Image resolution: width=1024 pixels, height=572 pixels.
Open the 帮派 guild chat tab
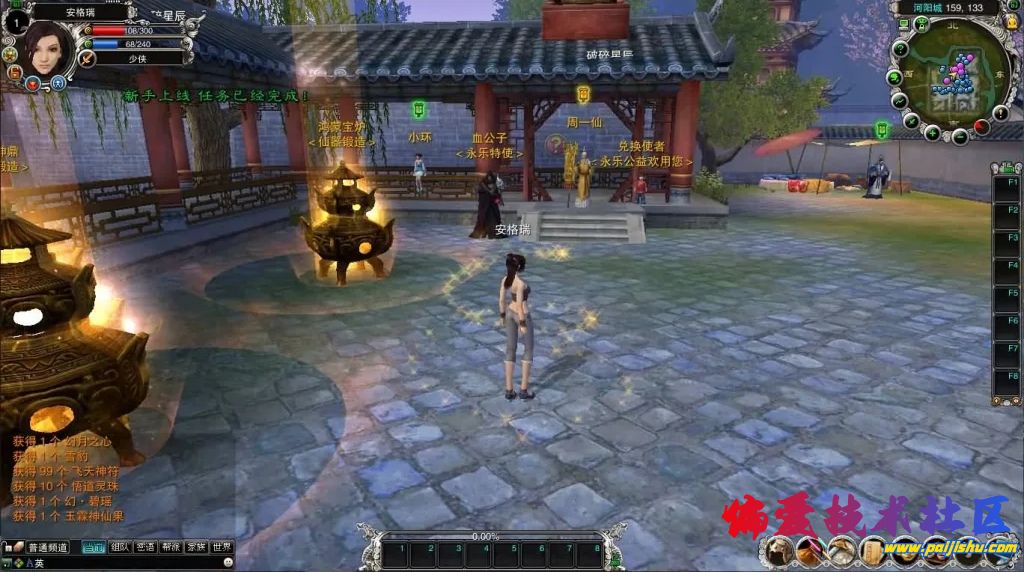171,547
